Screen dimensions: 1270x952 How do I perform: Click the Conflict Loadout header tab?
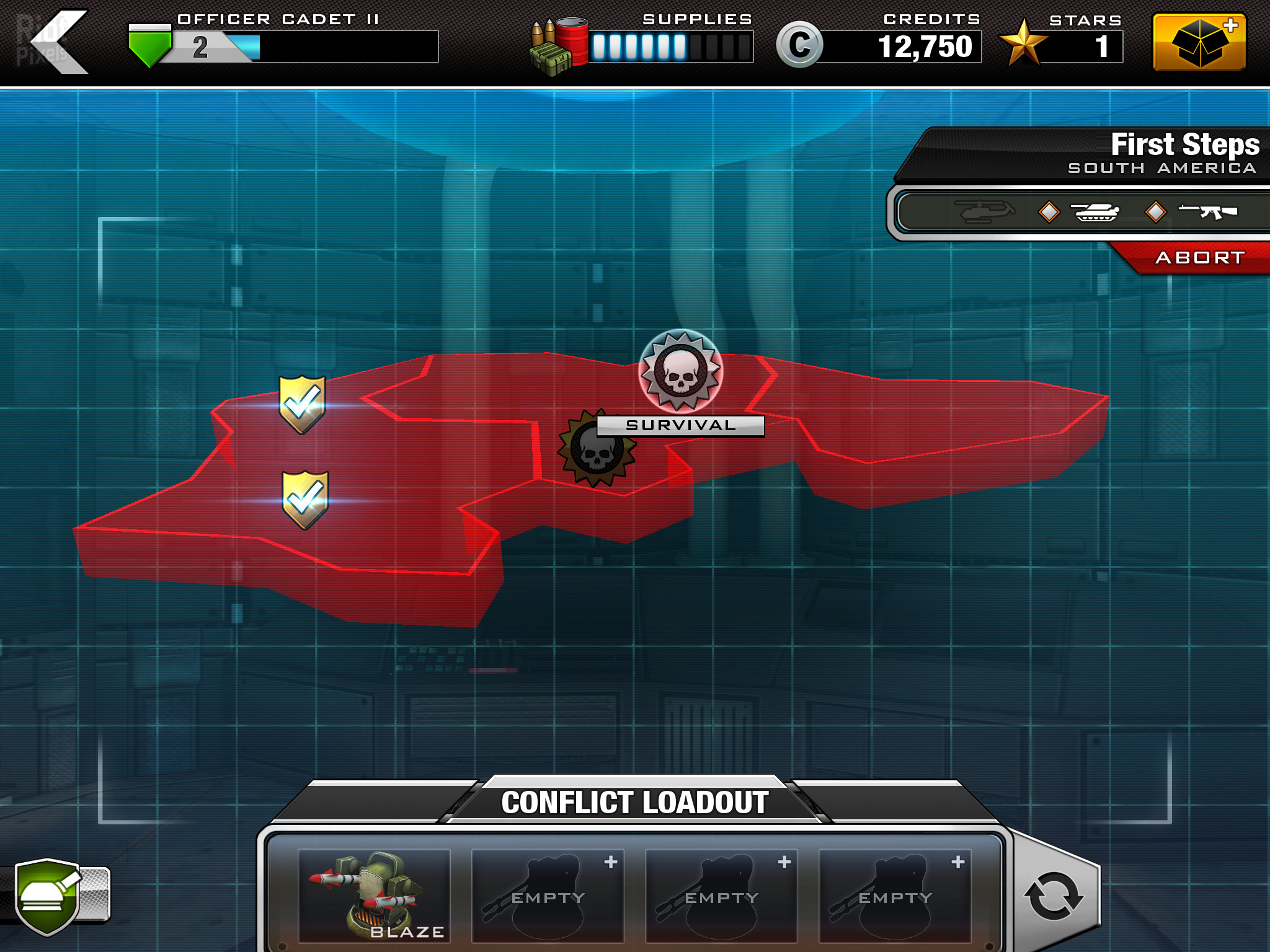634,802
